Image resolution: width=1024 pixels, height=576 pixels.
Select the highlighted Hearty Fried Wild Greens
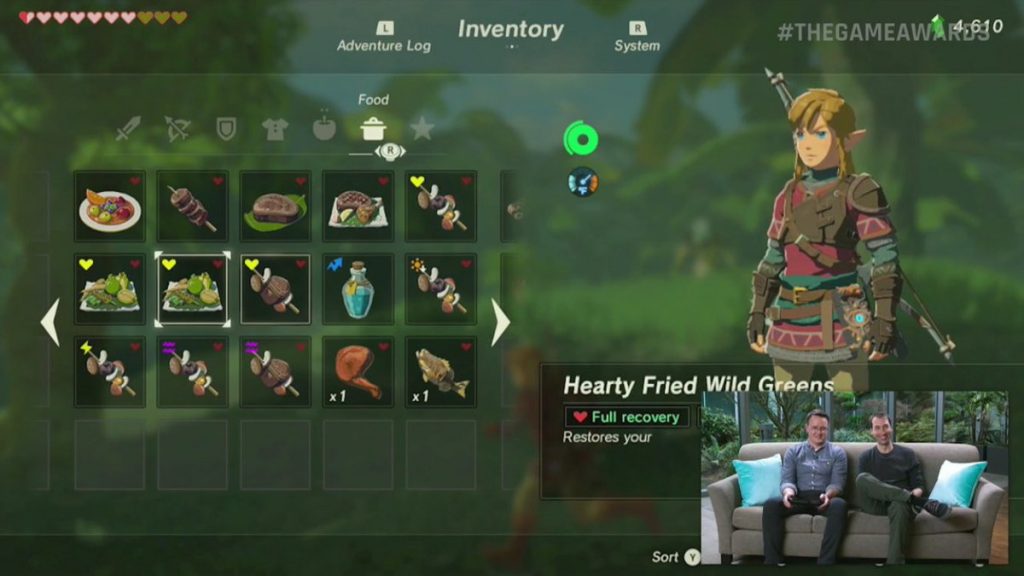(193, 289)
